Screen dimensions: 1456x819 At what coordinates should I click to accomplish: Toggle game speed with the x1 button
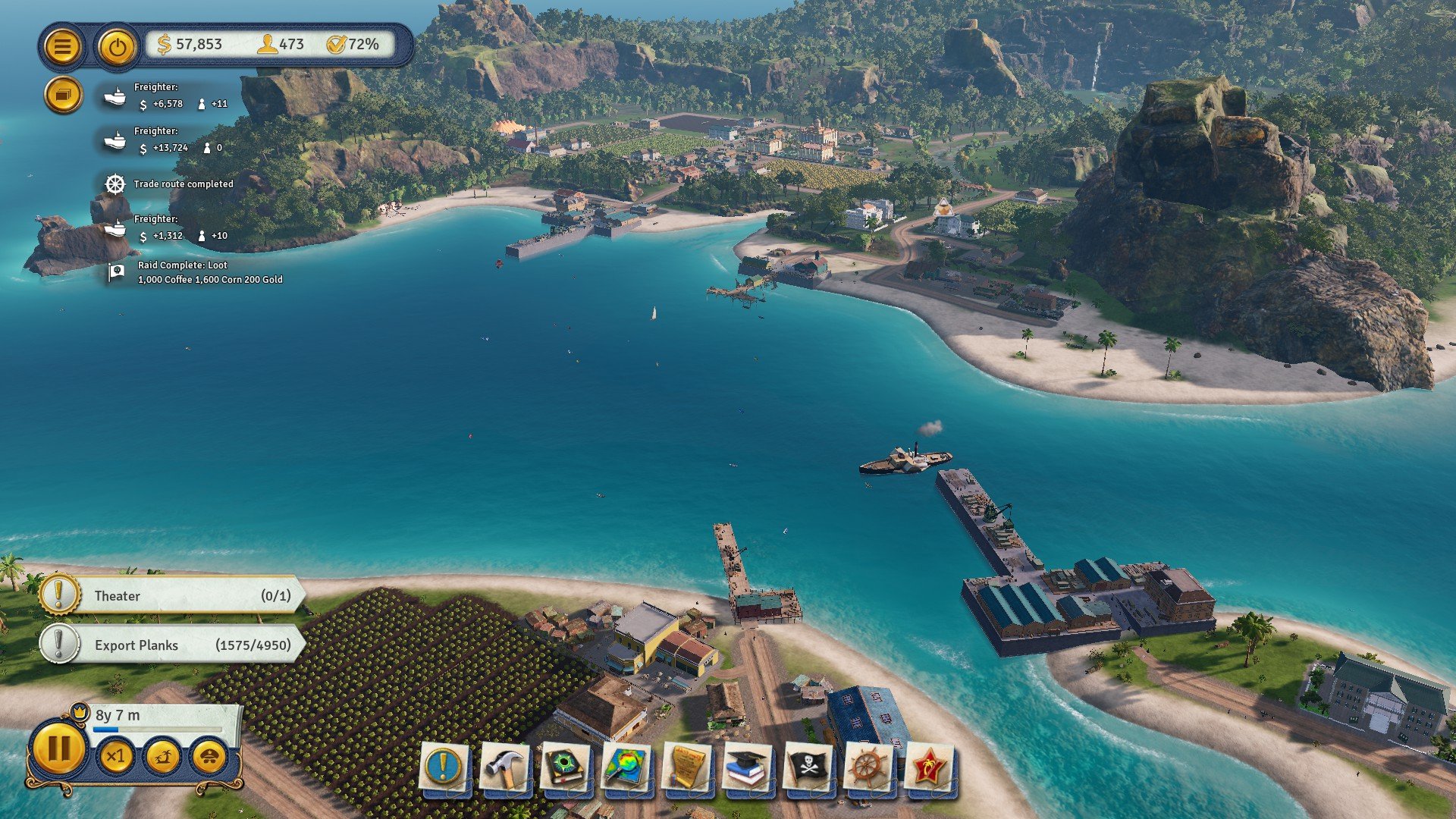pyautogui.click(x=115, y=757)
